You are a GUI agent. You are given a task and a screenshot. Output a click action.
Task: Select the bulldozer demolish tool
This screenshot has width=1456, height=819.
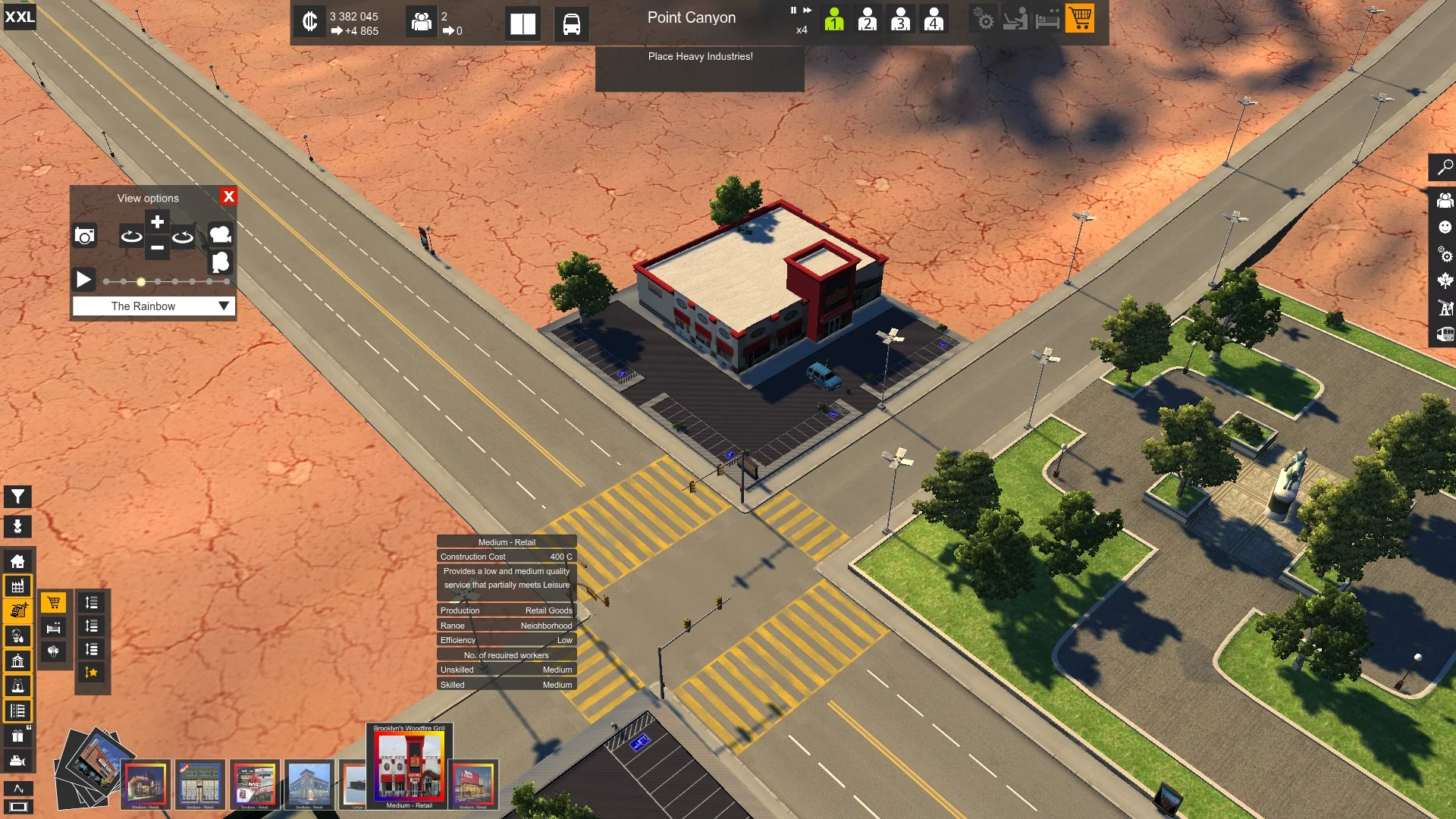pyautogui.click(x=17, y=761)
